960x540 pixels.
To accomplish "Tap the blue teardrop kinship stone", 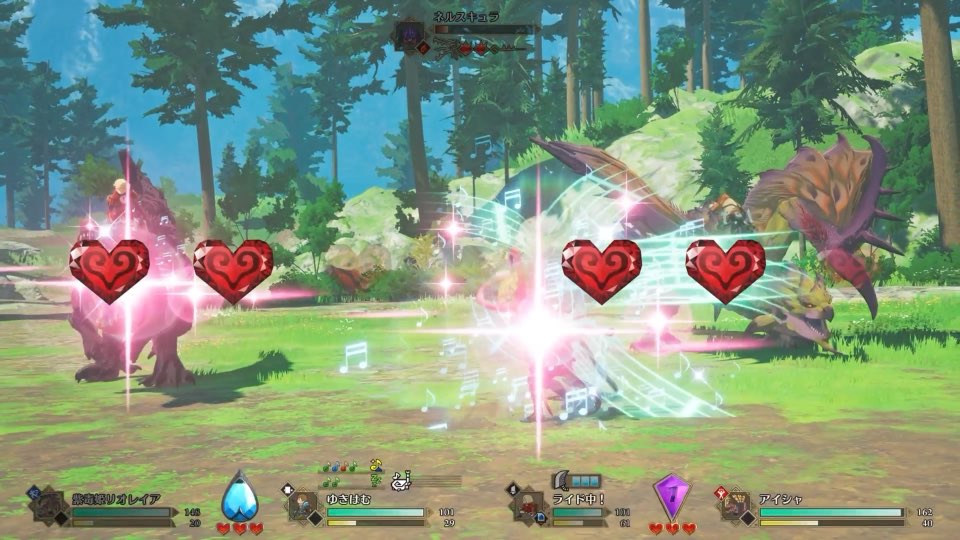I will (238, 496).
